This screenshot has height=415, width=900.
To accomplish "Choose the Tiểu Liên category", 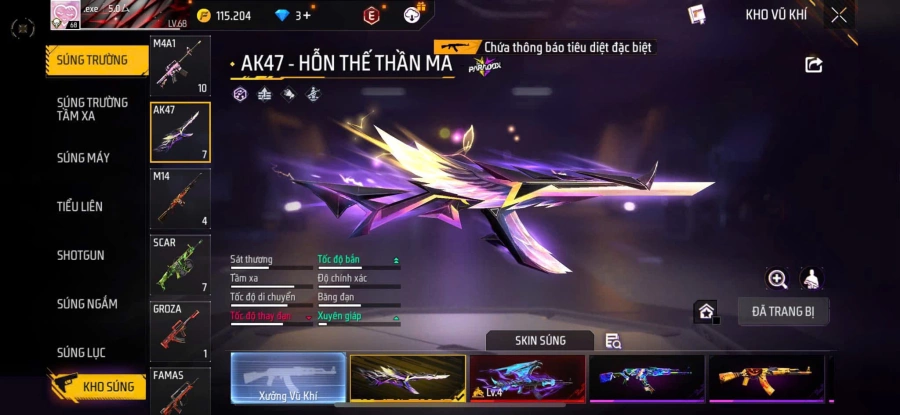I will click(x=80, y=207).
